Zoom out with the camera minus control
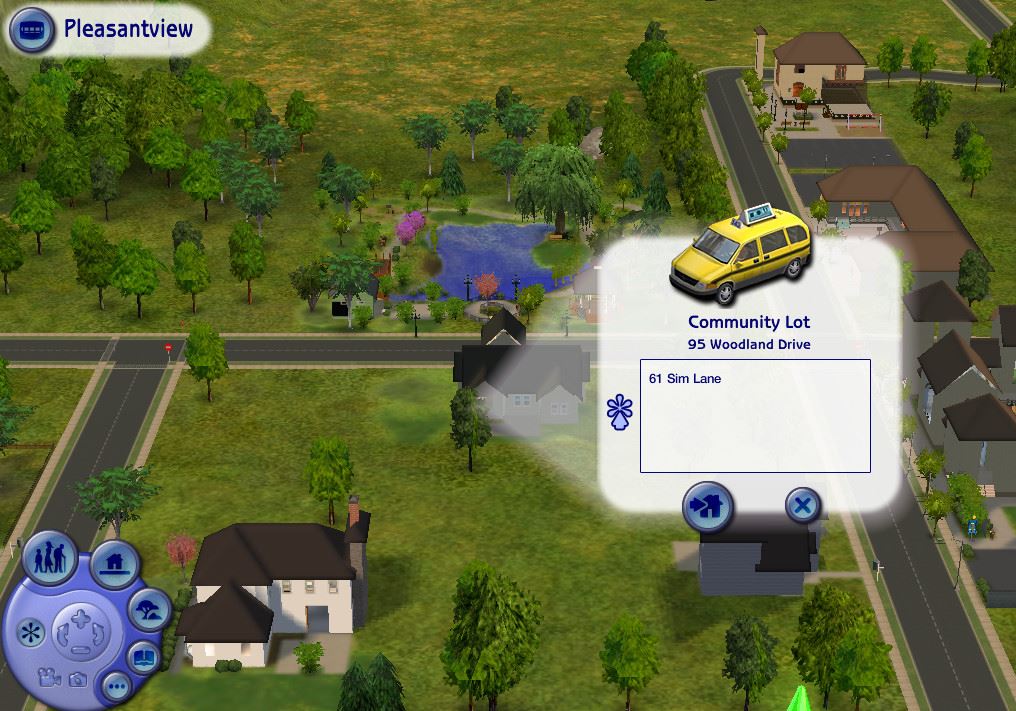This screenshot has width=1016, height=711. tap(80, 650)
